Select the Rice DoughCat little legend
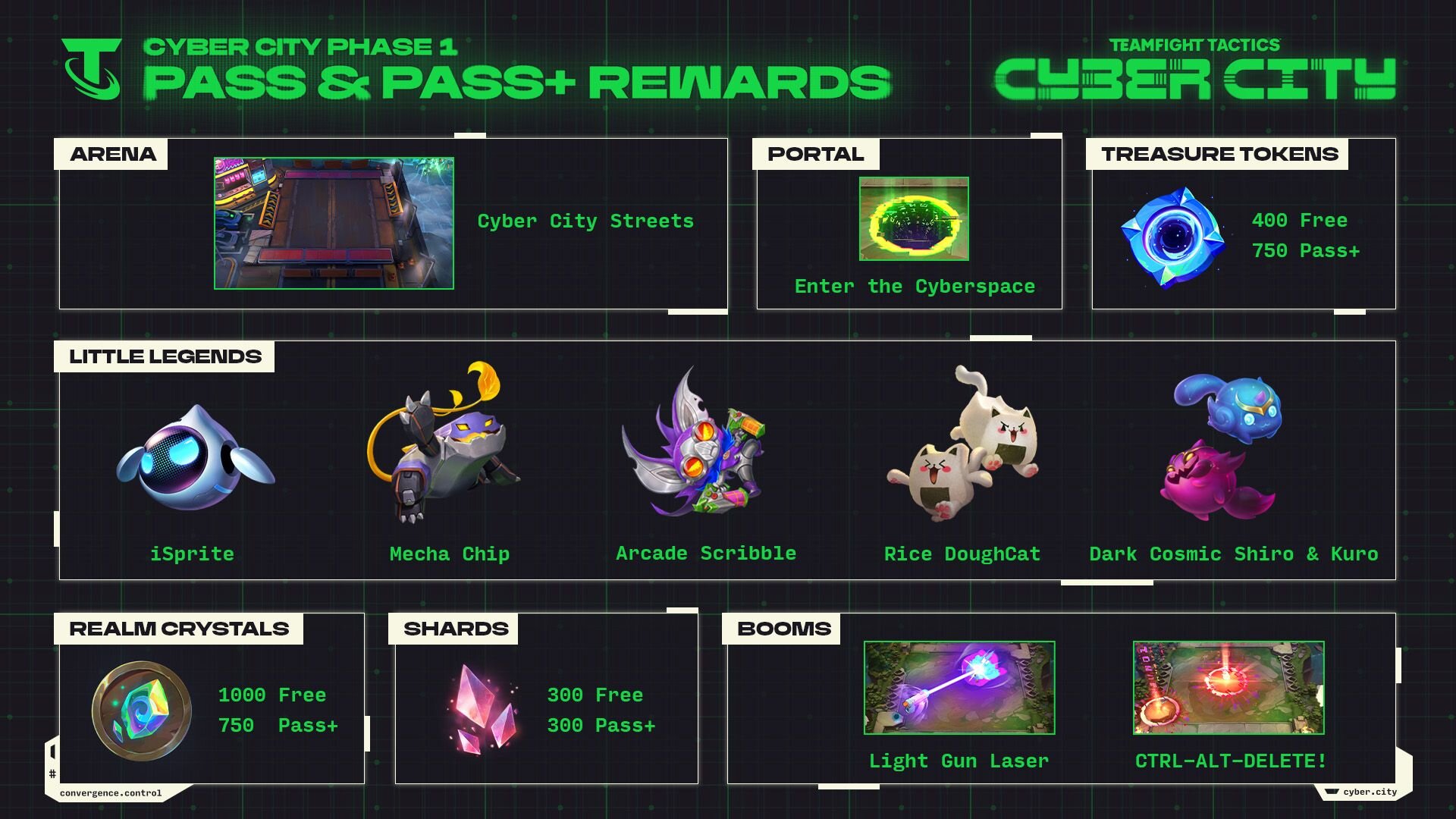The width and height of the screenshot is (1456, 819). click(x=963, y=447)
